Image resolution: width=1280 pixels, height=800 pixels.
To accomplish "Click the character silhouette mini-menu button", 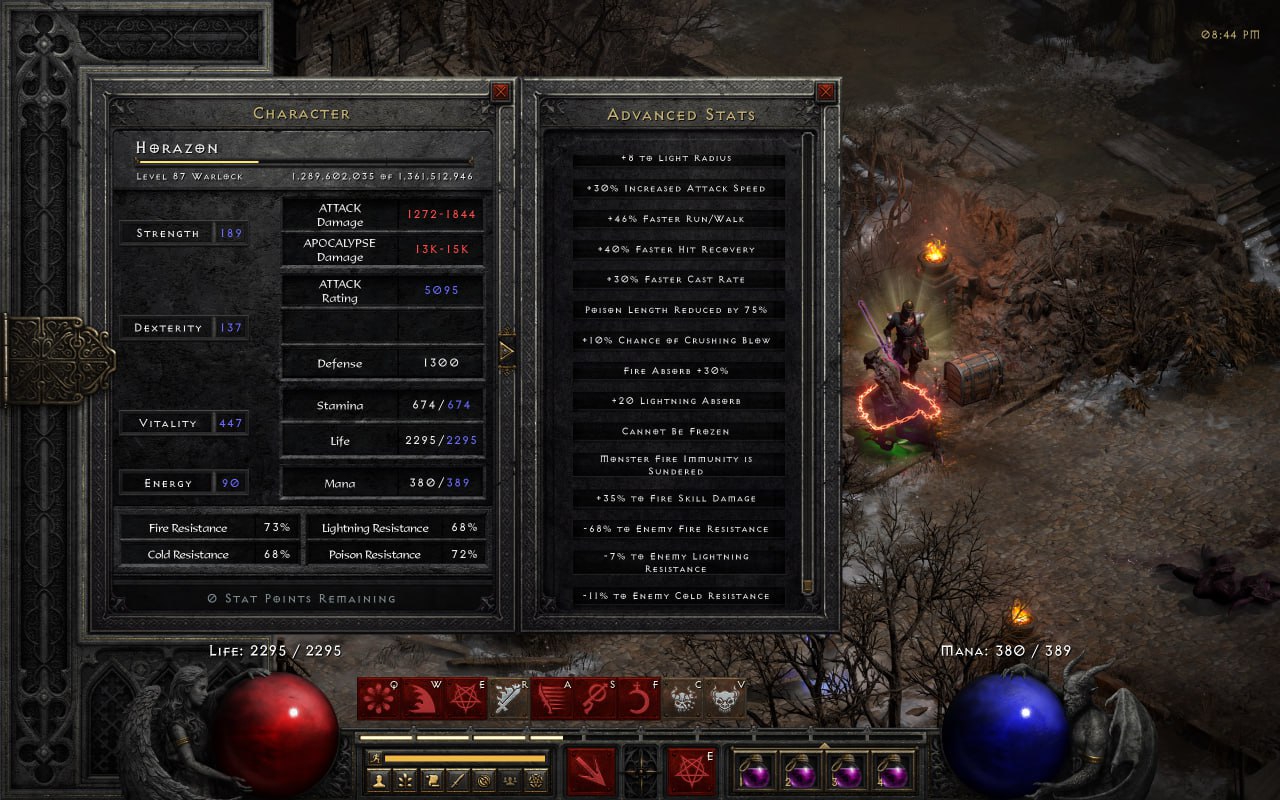I will [379, 779].
